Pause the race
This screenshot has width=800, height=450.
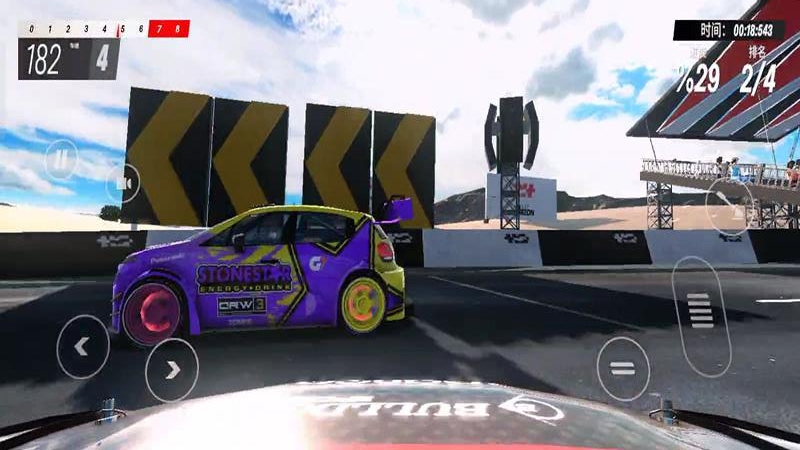(x=61, y=158)
